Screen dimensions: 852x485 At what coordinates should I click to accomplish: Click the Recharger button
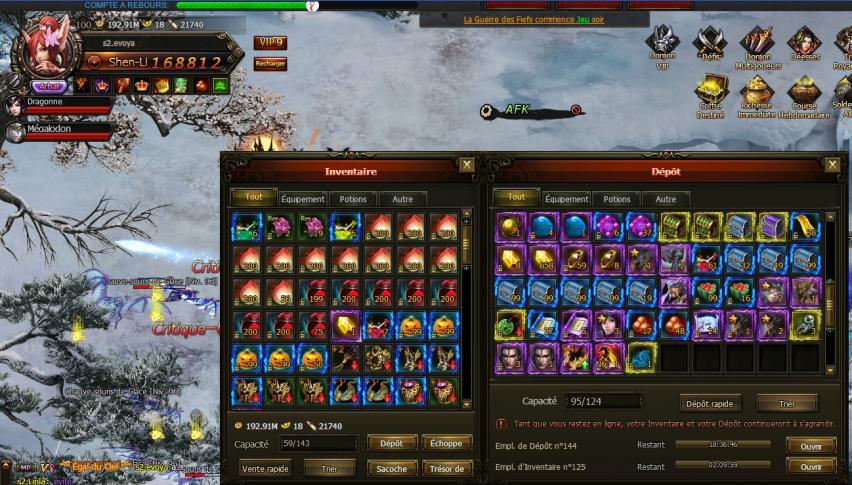pyautogui.click(x=270, y=63)
